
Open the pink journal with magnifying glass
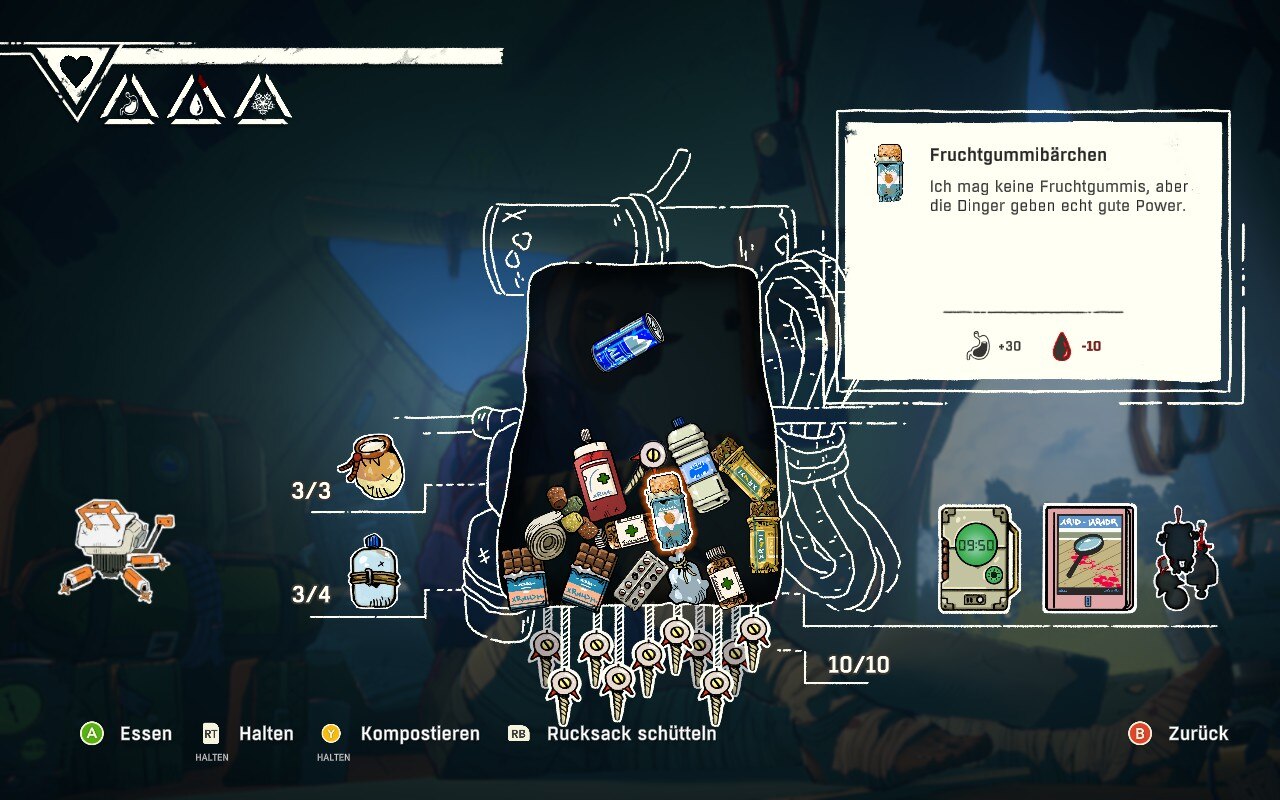pyautogui.click(x=1090, y=558)
